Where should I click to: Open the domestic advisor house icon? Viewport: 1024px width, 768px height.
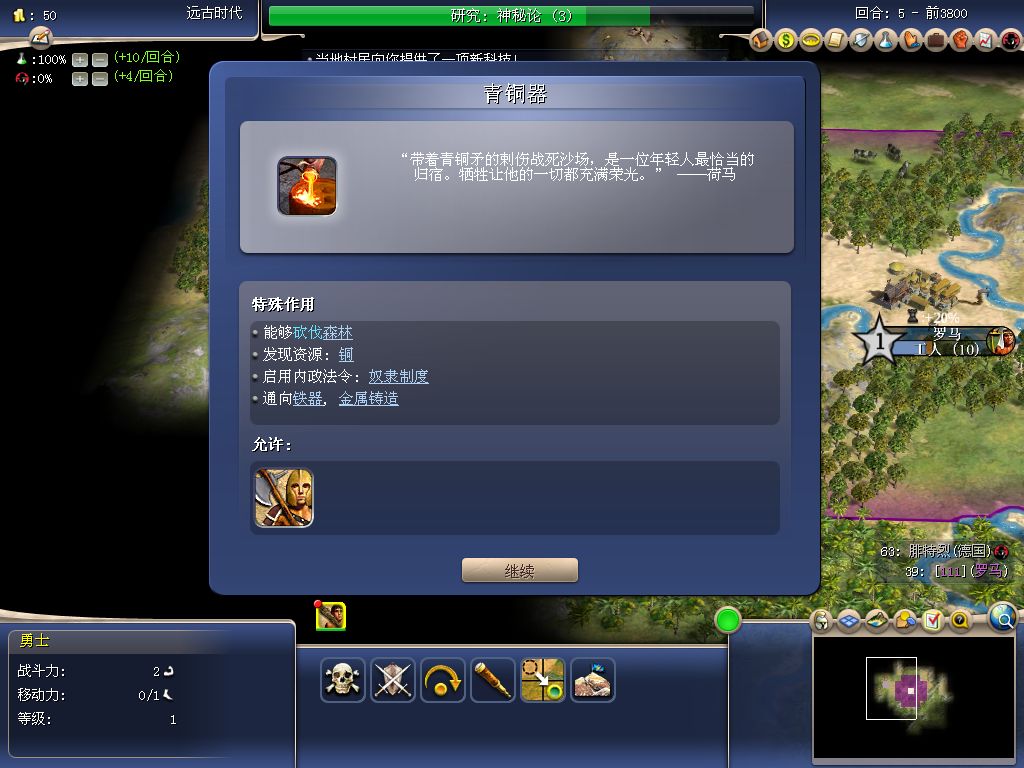[761, 41]
